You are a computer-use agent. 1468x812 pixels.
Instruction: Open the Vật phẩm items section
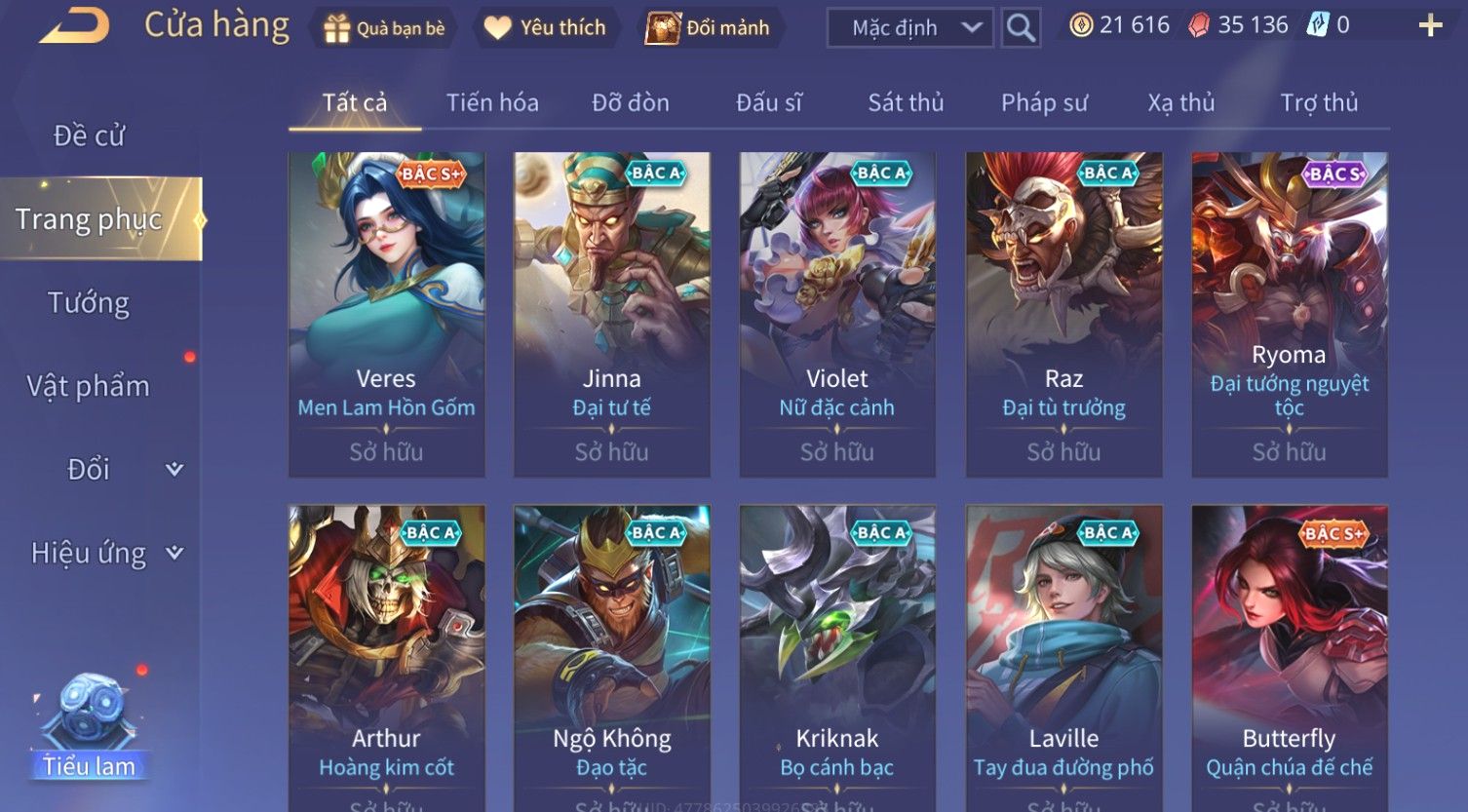pos(89,386)
